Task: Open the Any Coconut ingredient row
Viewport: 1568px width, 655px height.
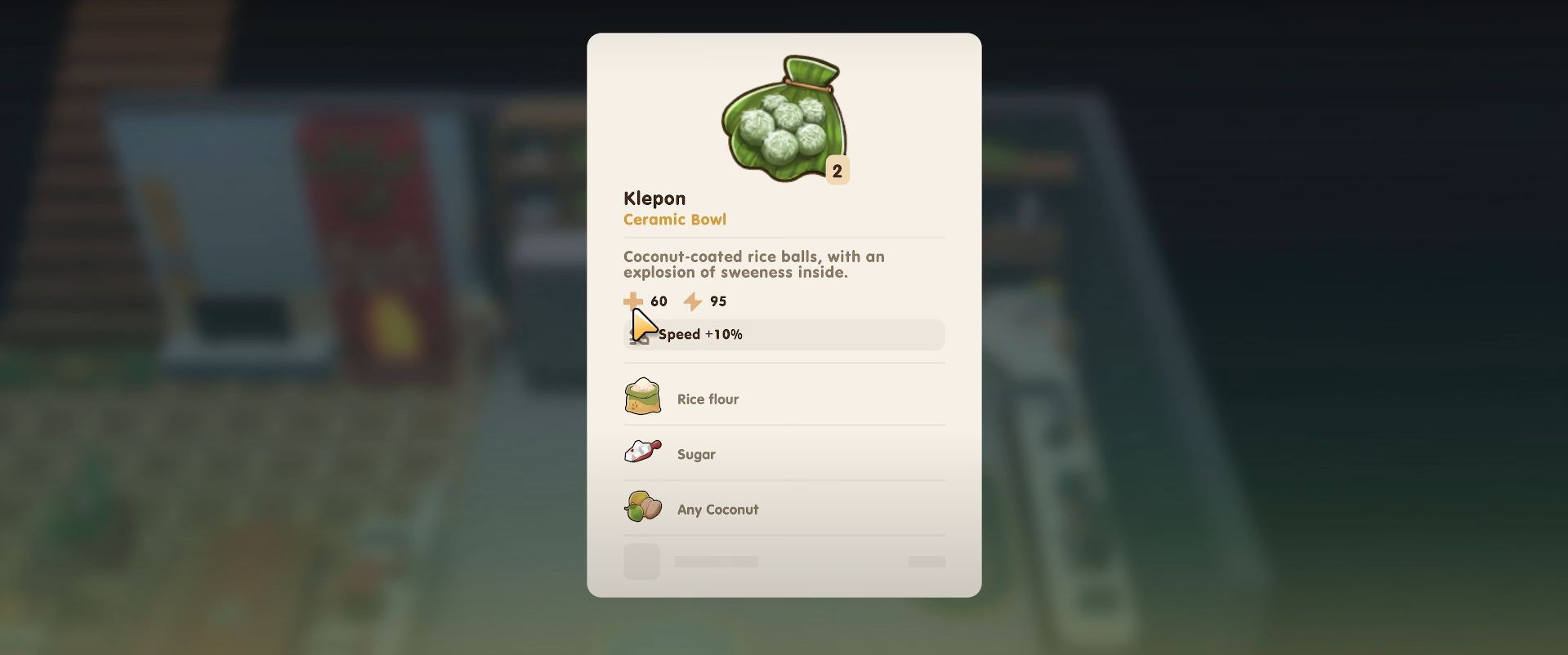Action: [x=783, y=509]
